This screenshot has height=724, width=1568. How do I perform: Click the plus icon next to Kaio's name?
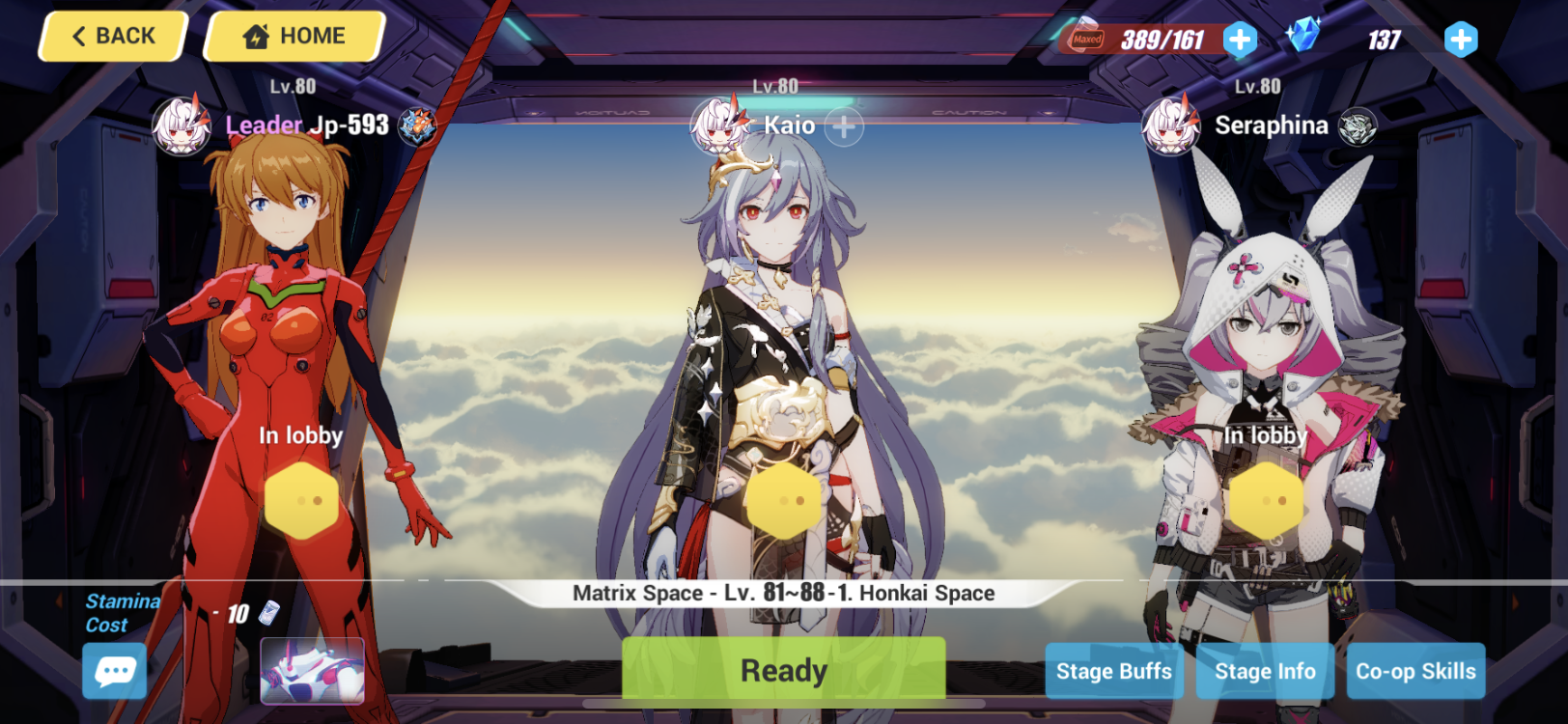tap(844, 125)
